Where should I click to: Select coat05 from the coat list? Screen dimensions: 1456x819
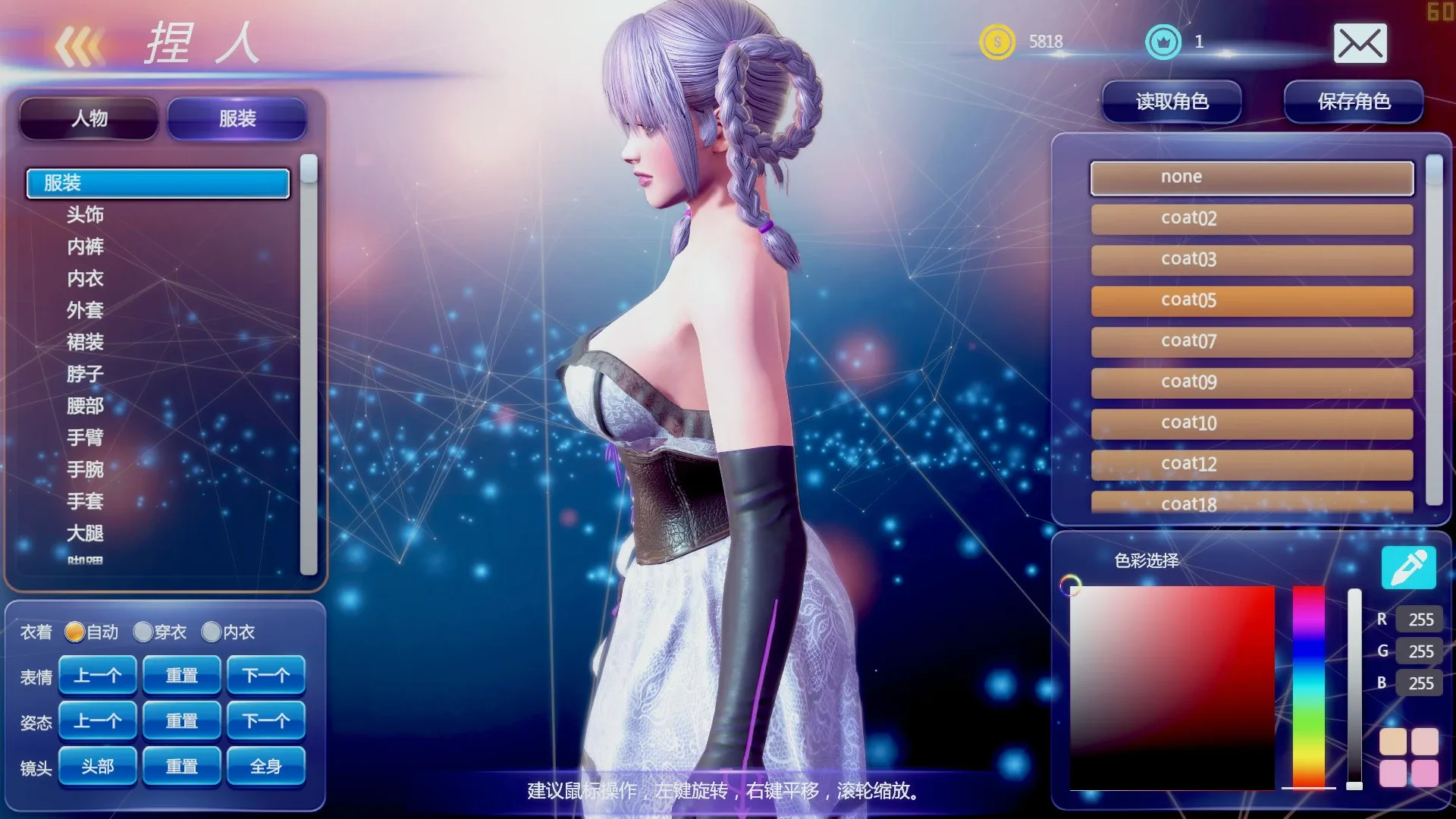(x=1251, y=300)
